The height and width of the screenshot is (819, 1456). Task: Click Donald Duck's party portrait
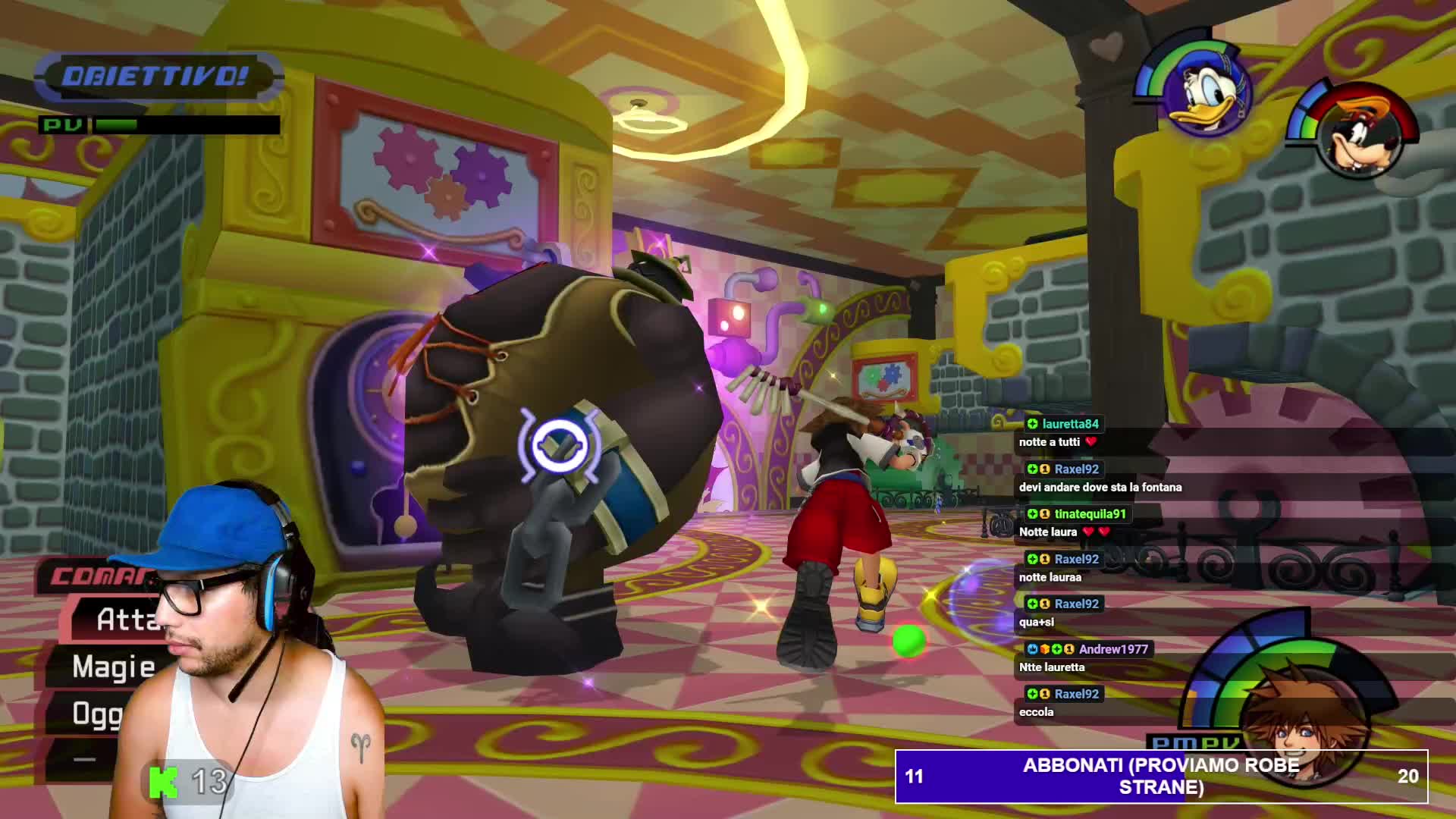(x=1204, y=93)
